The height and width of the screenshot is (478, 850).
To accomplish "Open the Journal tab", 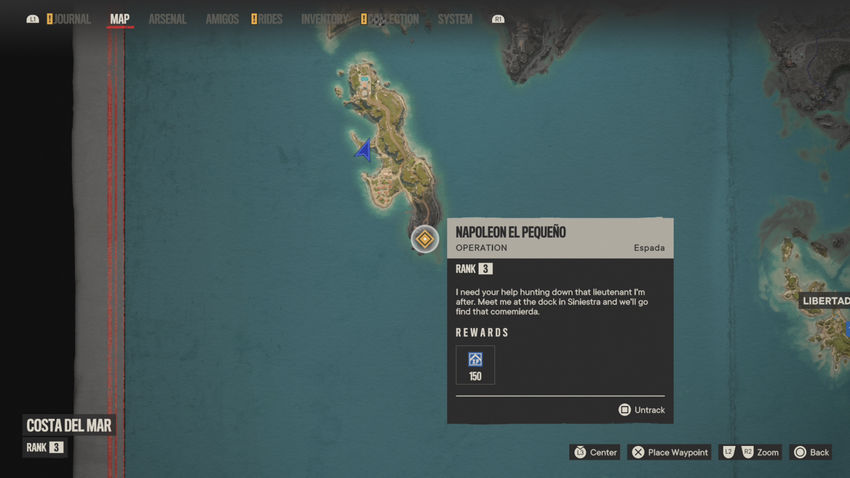I will [72, 19].
